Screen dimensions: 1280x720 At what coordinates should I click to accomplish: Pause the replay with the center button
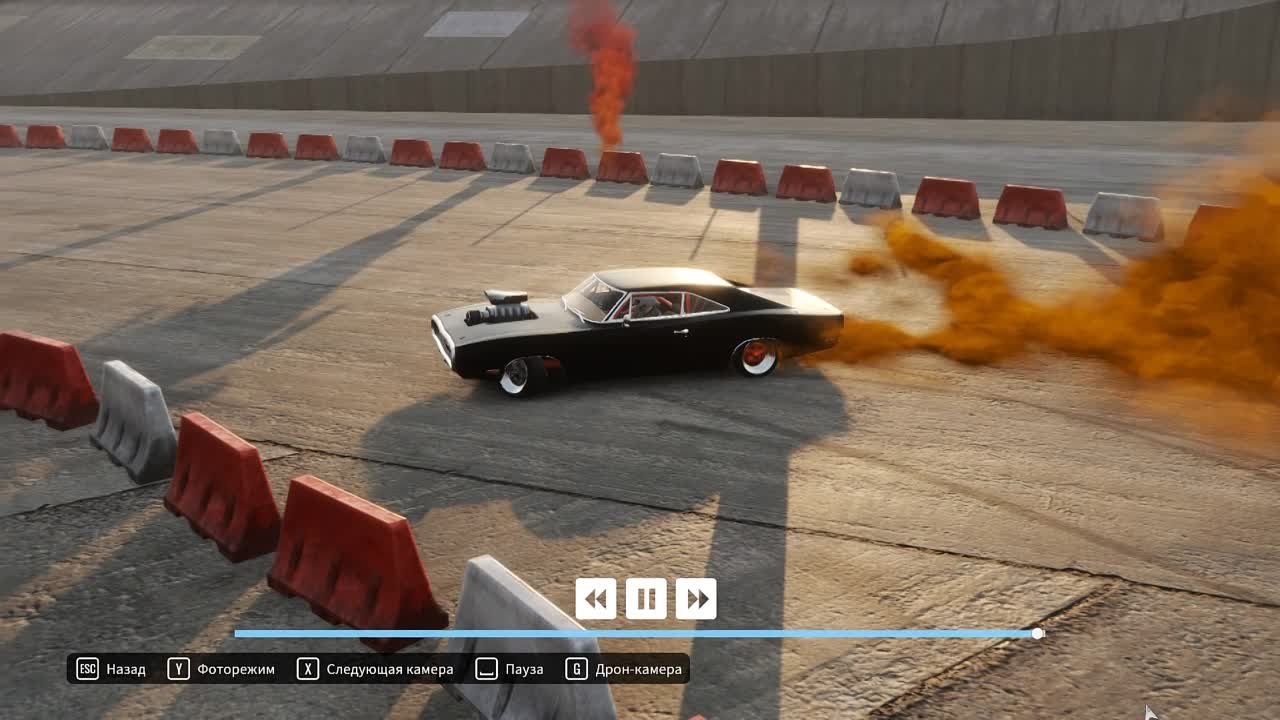click(x=646, y=599)
